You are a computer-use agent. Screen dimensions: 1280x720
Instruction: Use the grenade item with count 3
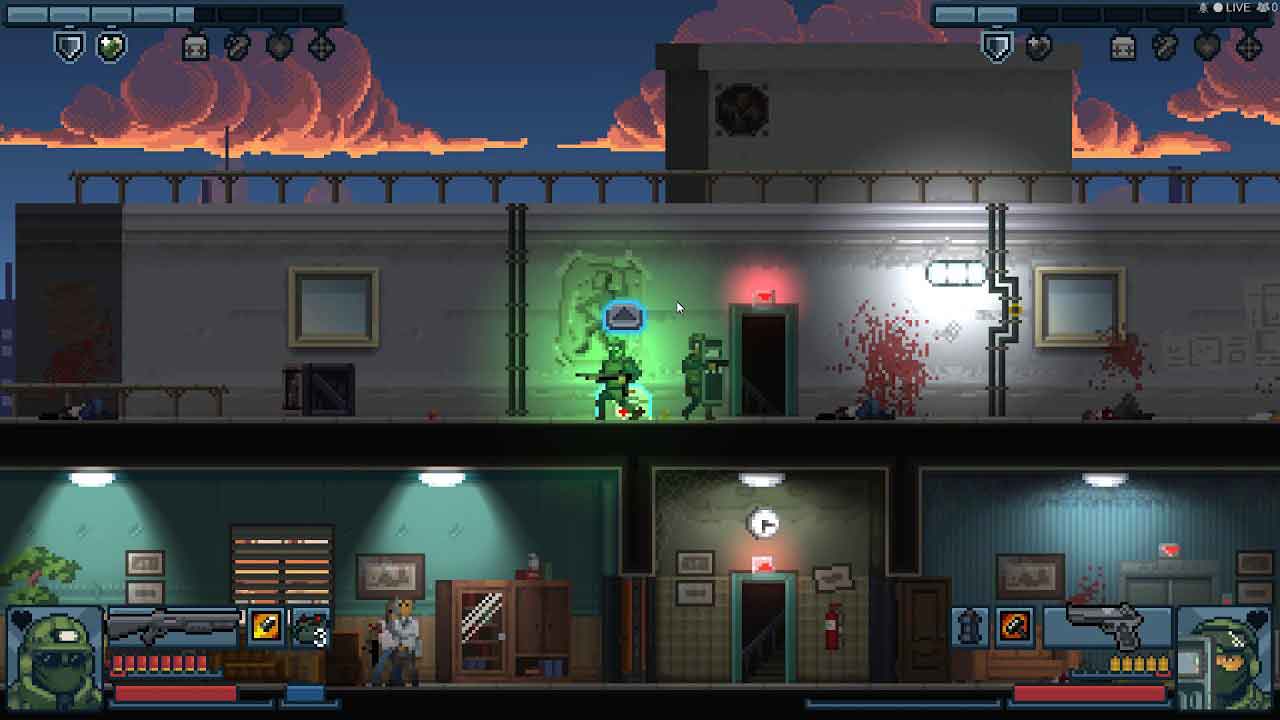tap(310, 627)
